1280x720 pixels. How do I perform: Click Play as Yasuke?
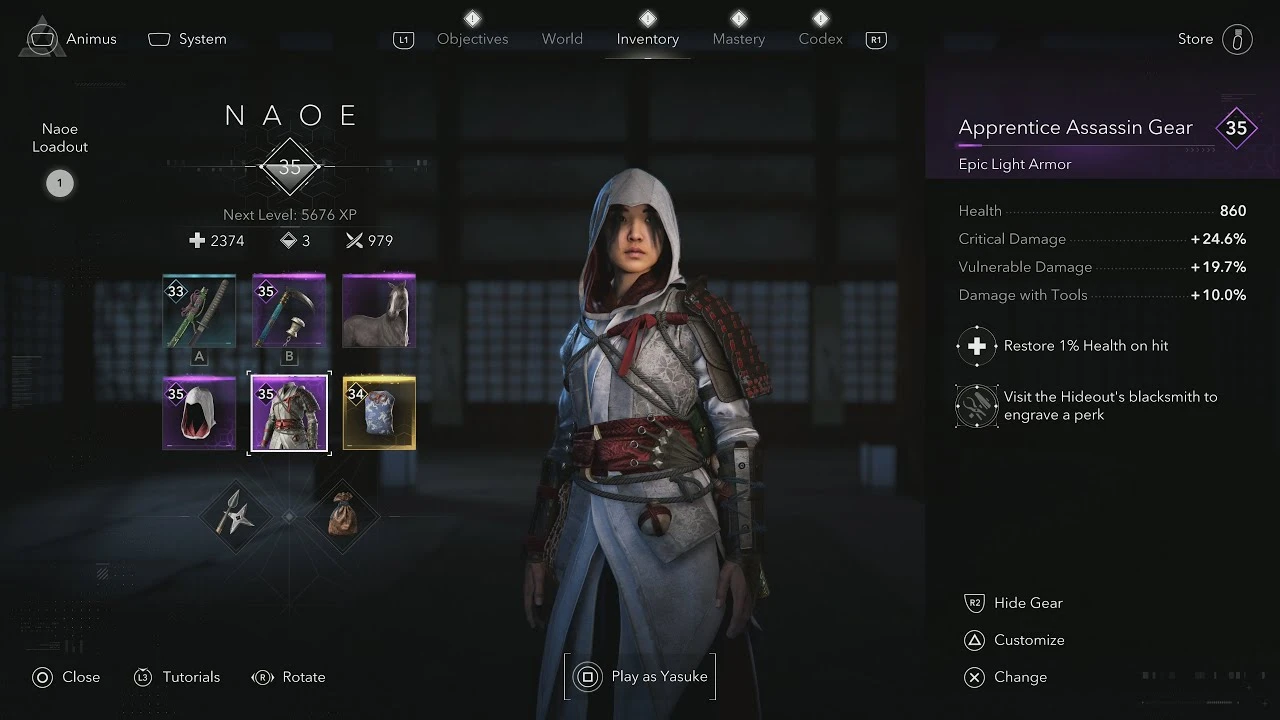(640, 676)
